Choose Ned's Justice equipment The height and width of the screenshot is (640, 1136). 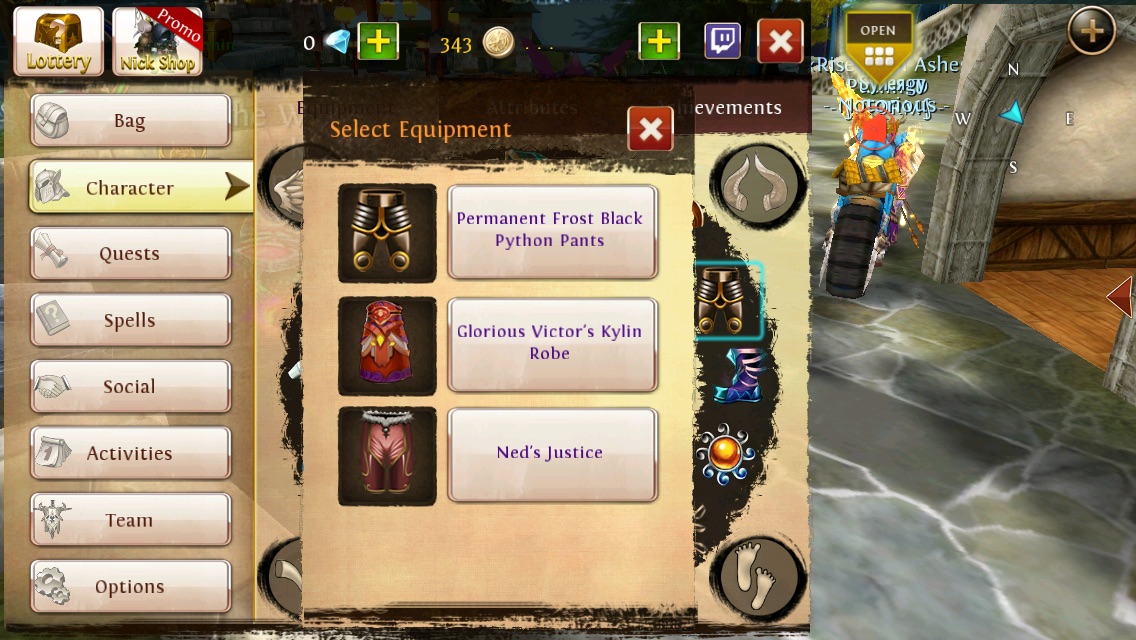point(551,453)
